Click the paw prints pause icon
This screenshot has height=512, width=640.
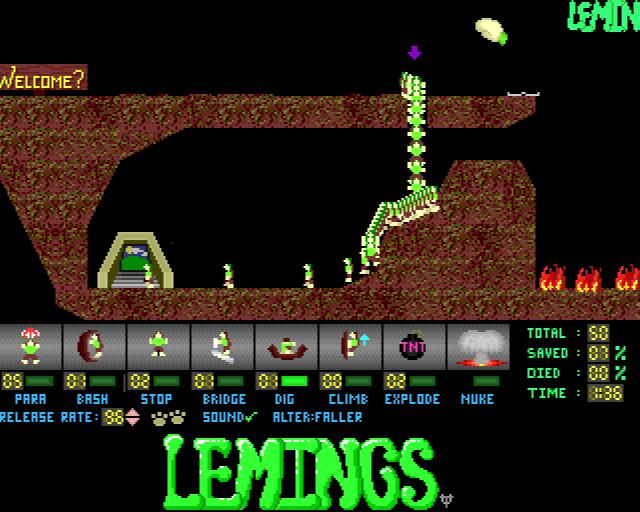click(x=168, y=417)
